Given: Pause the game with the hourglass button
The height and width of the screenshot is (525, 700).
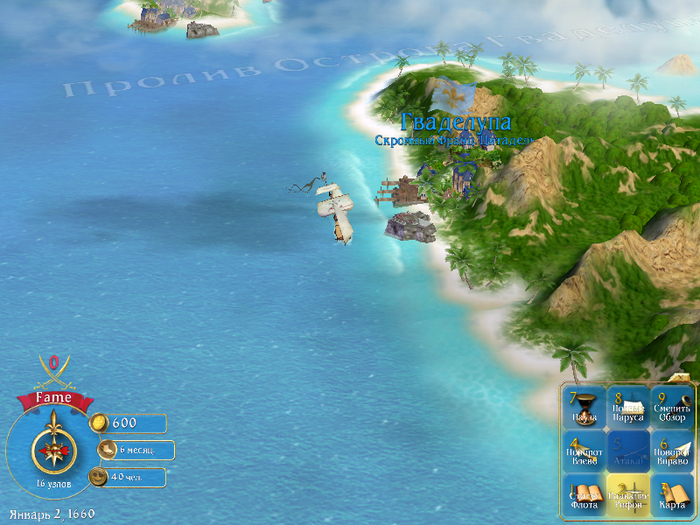Looking at the screenshot, I should click(584, 408).
